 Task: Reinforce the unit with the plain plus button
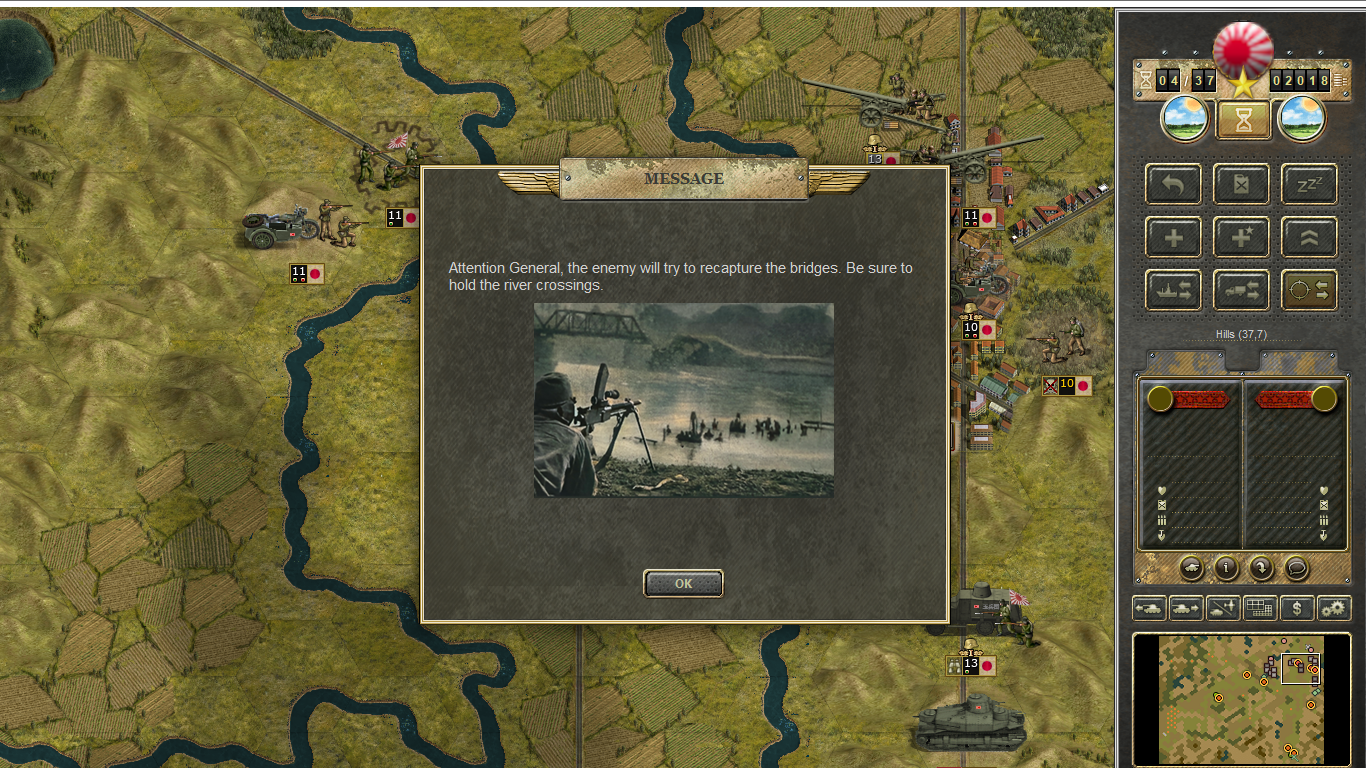point(1174,237)
